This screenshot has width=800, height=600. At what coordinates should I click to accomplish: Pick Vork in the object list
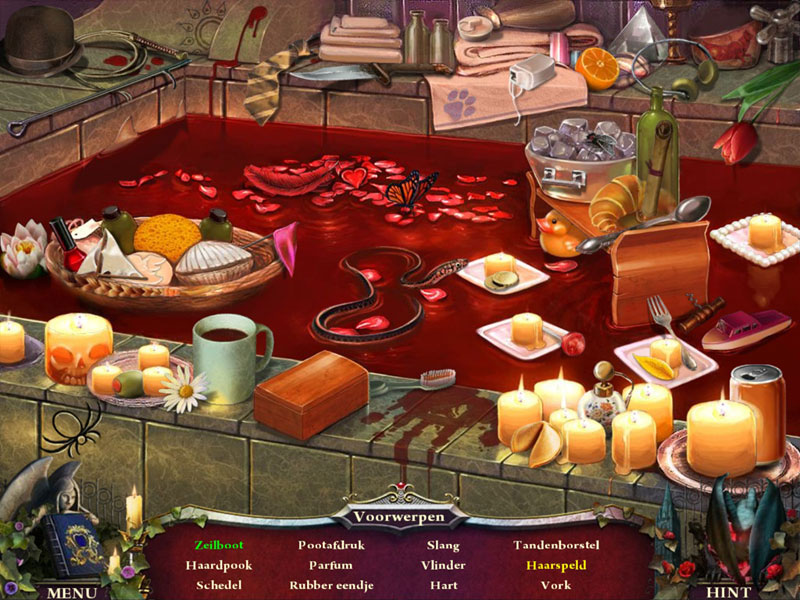tap(556, 585)
